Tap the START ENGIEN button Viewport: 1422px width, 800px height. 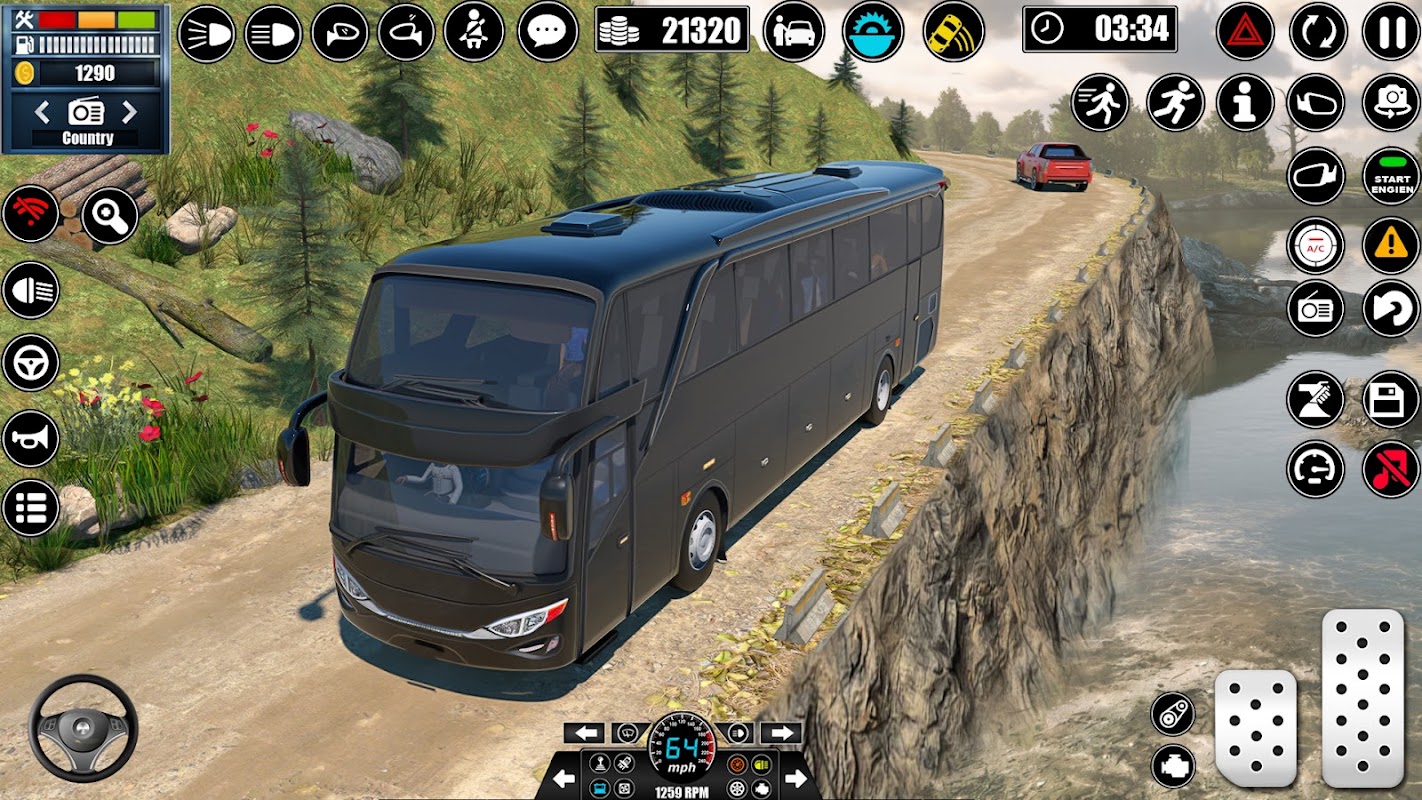click(x=1391, y=176)
